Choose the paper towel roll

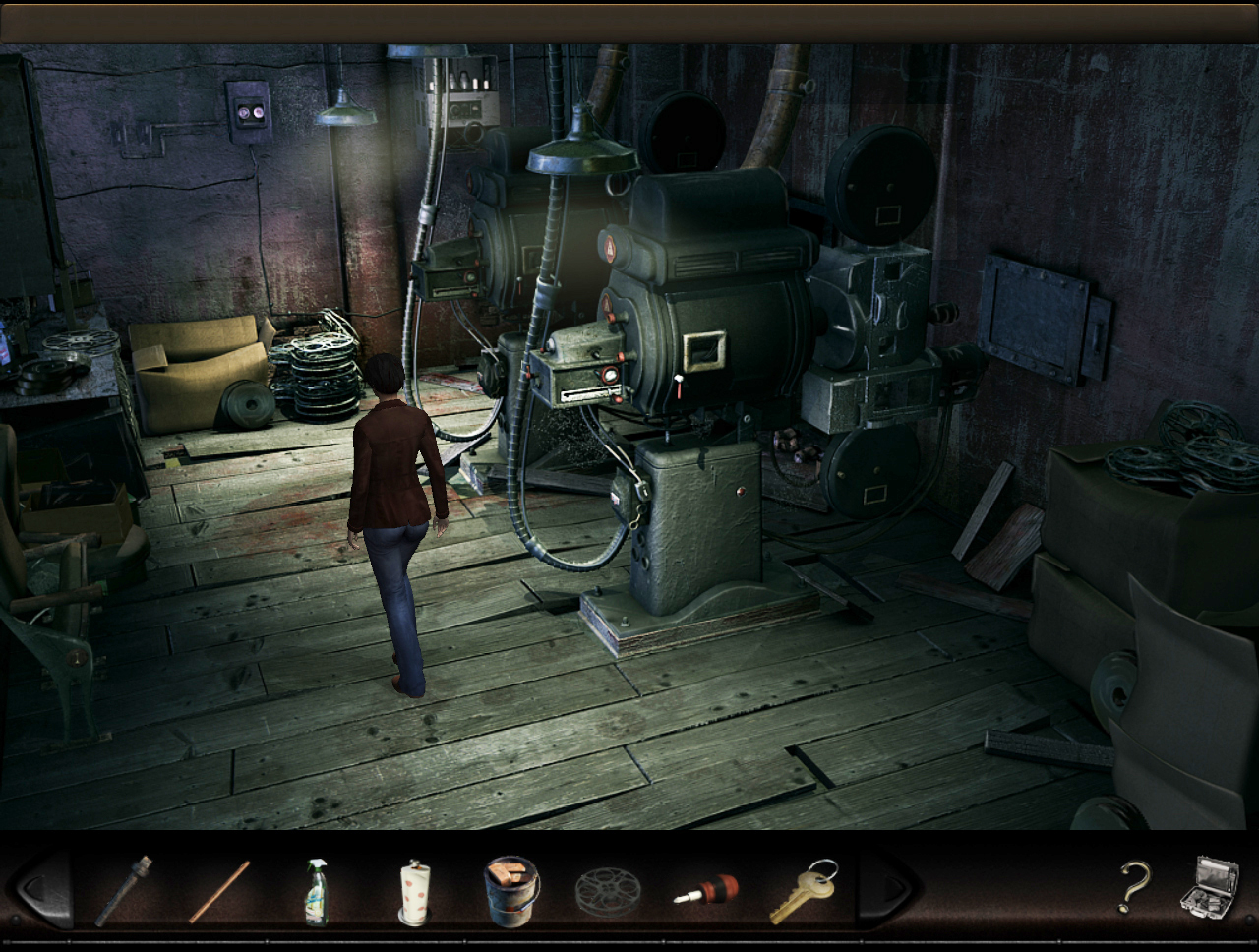pyautogui.click(x=414, y=891)
